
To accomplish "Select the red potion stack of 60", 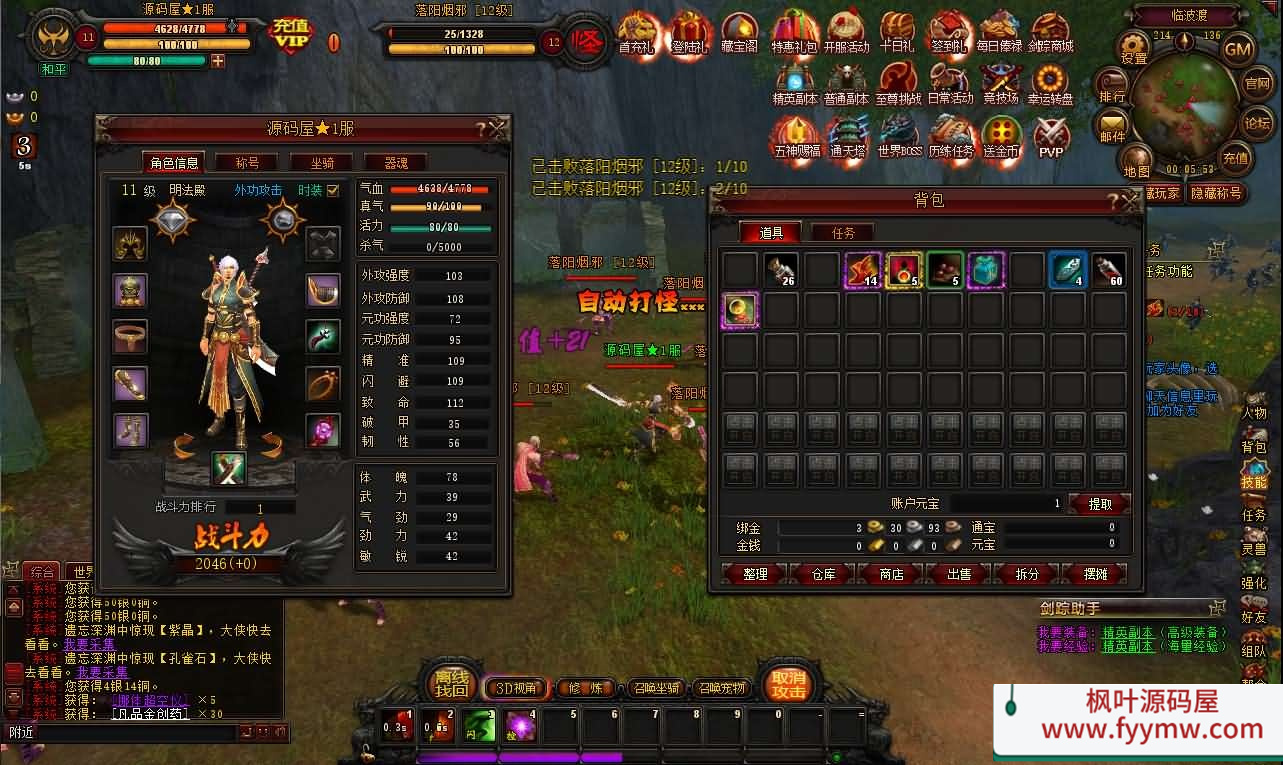I will (1108, 270).
